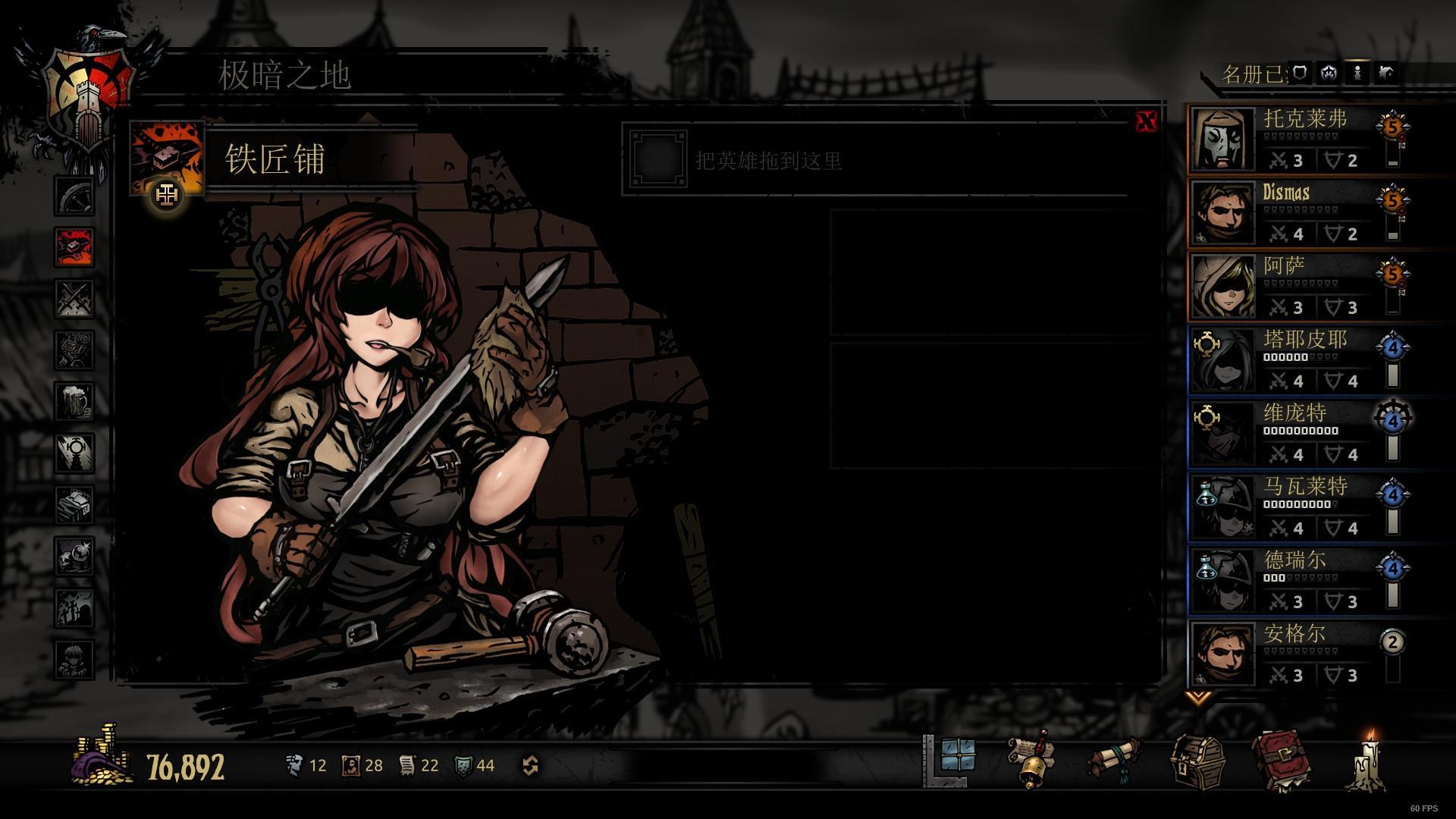Open the crystal ball and skull shortcut
Image resolution: width=1456 pixels, height=819 pixels.
coord(74,556)
